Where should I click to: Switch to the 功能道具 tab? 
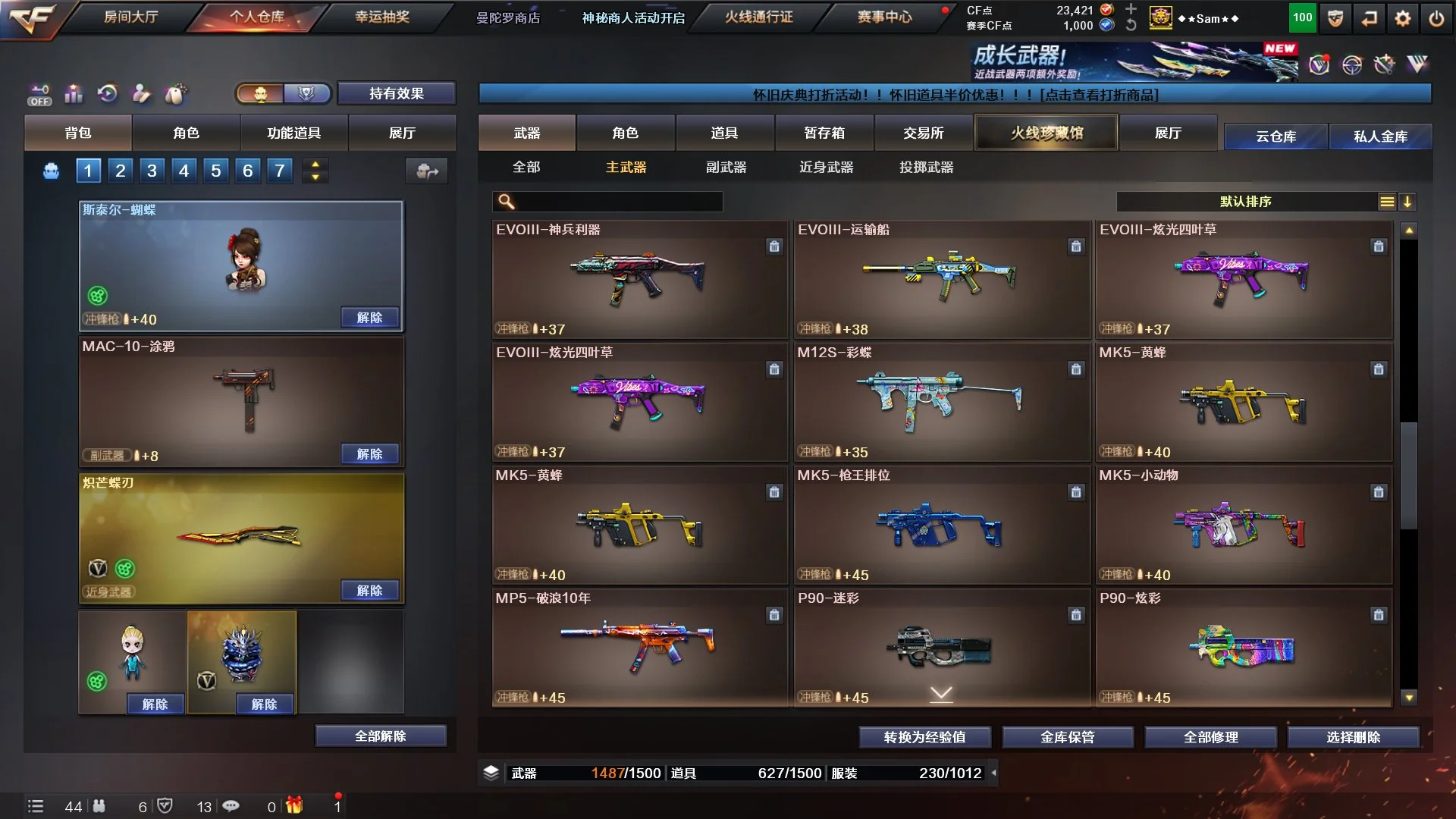click(293, 133)
